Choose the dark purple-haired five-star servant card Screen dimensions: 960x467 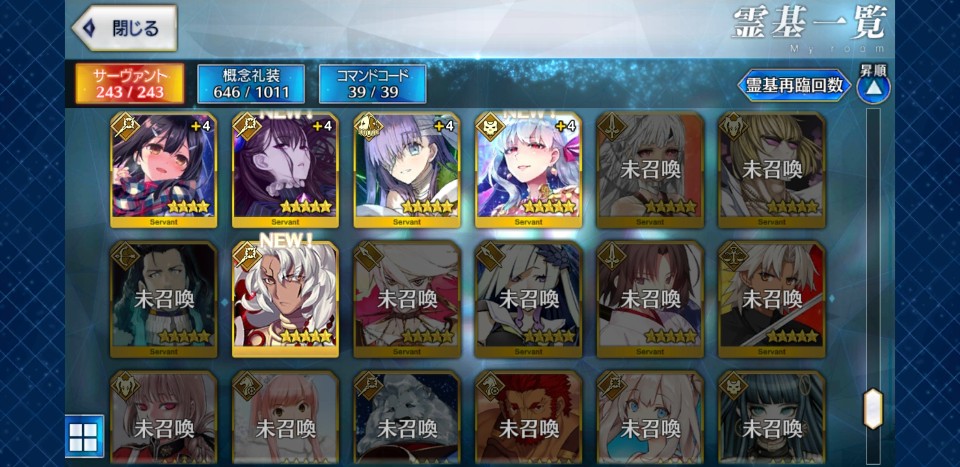coord(285,170)
